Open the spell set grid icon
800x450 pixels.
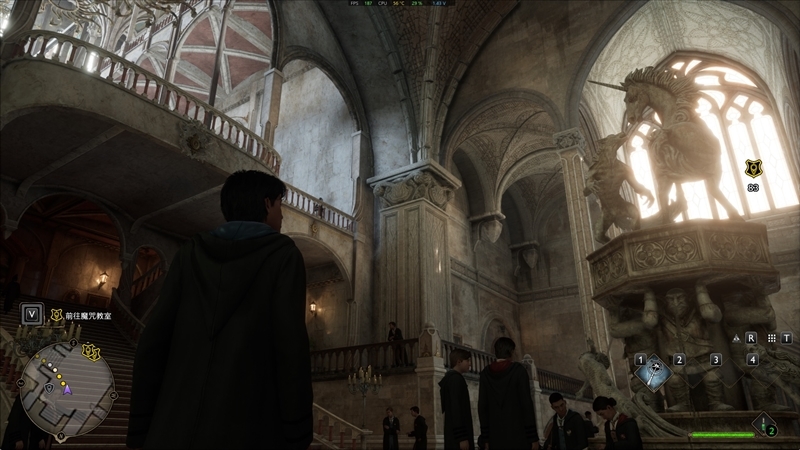coord(772,338)
